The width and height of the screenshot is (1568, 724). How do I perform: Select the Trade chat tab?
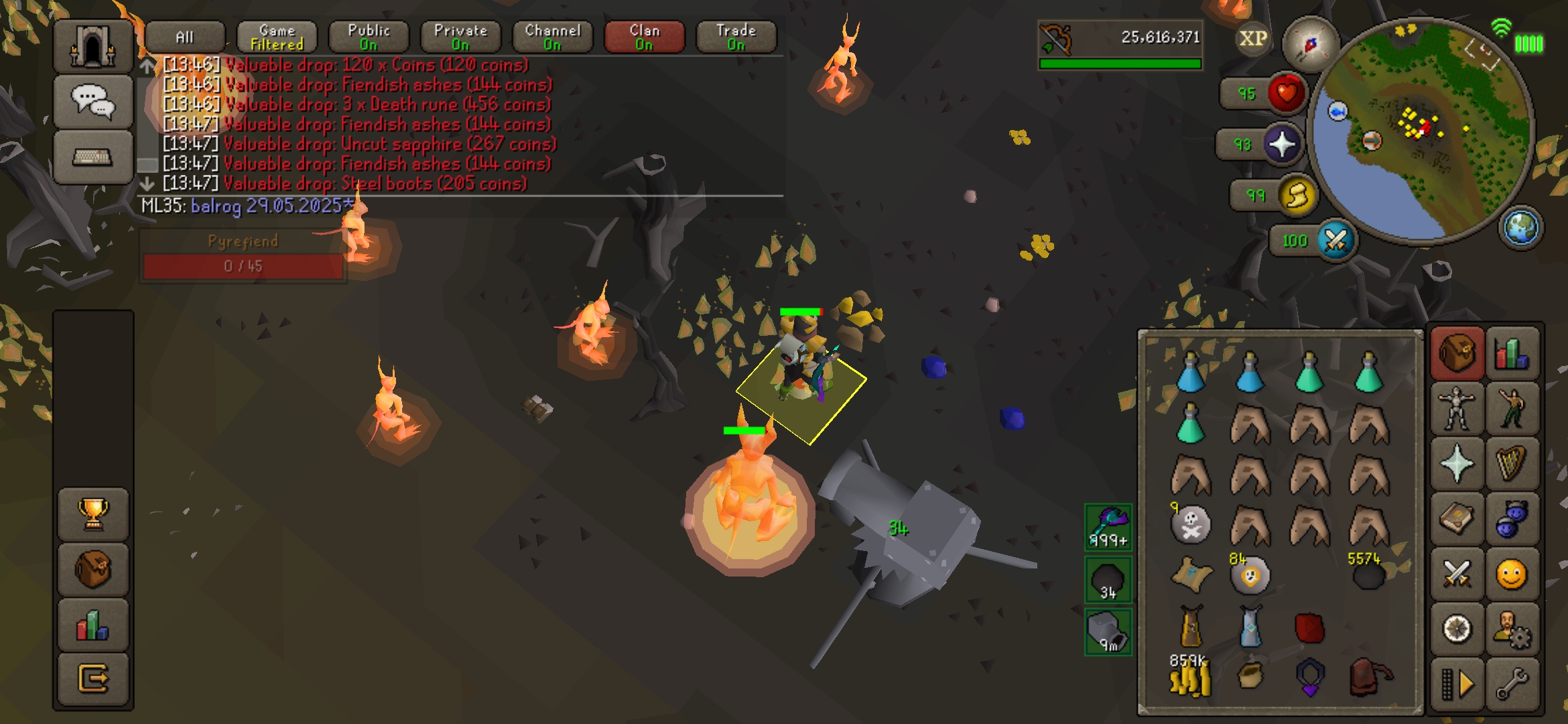click(736, 37)
